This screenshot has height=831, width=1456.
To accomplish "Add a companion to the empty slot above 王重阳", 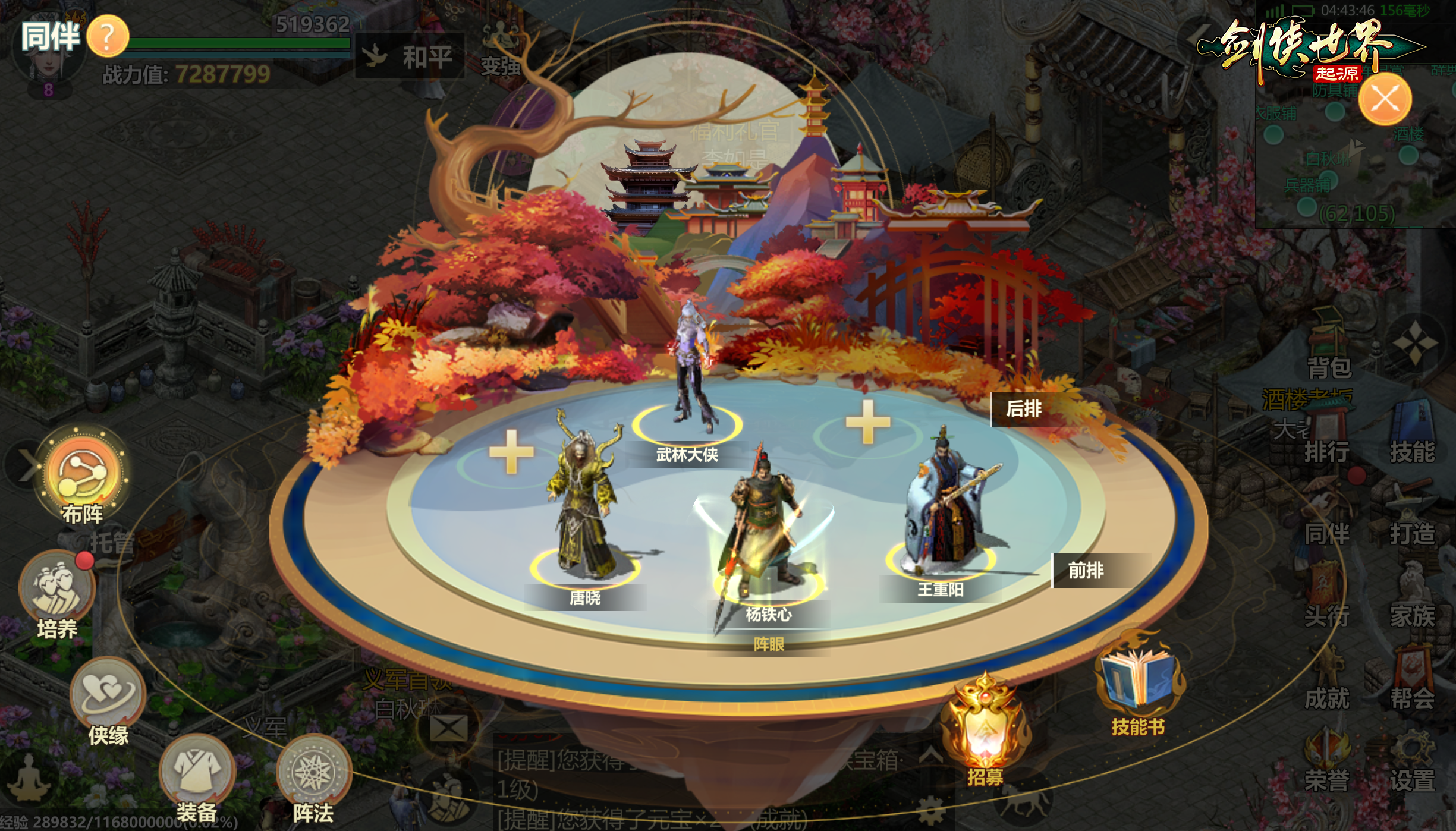I will 868,422.
